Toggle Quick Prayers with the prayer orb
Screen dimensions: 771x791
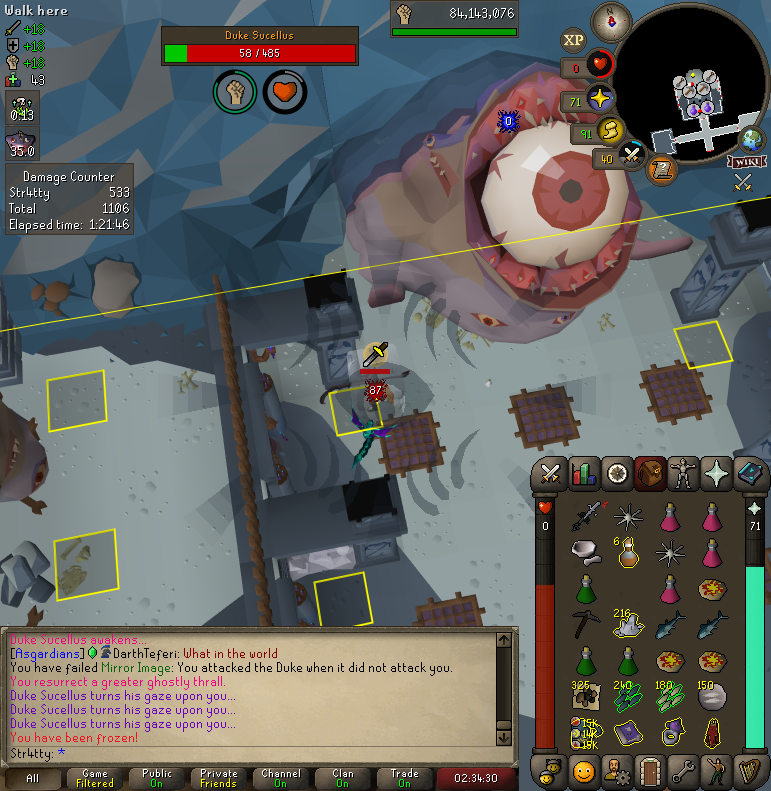(600, 100)
